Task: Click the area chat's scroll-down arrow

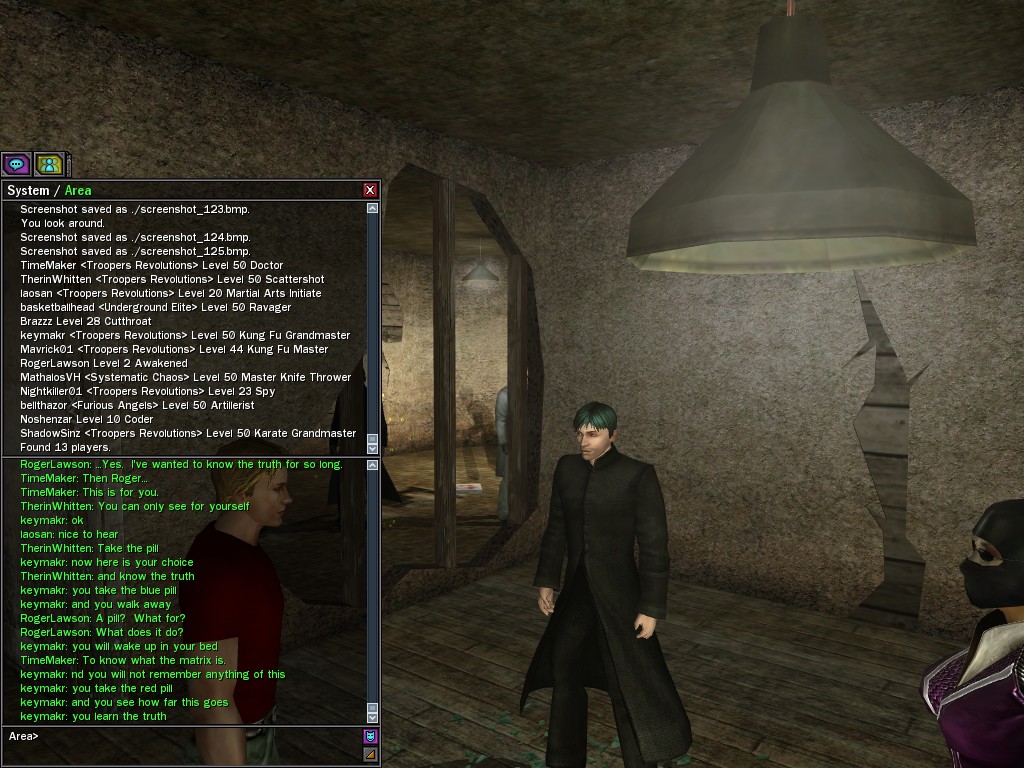Action: pos(373,716)
